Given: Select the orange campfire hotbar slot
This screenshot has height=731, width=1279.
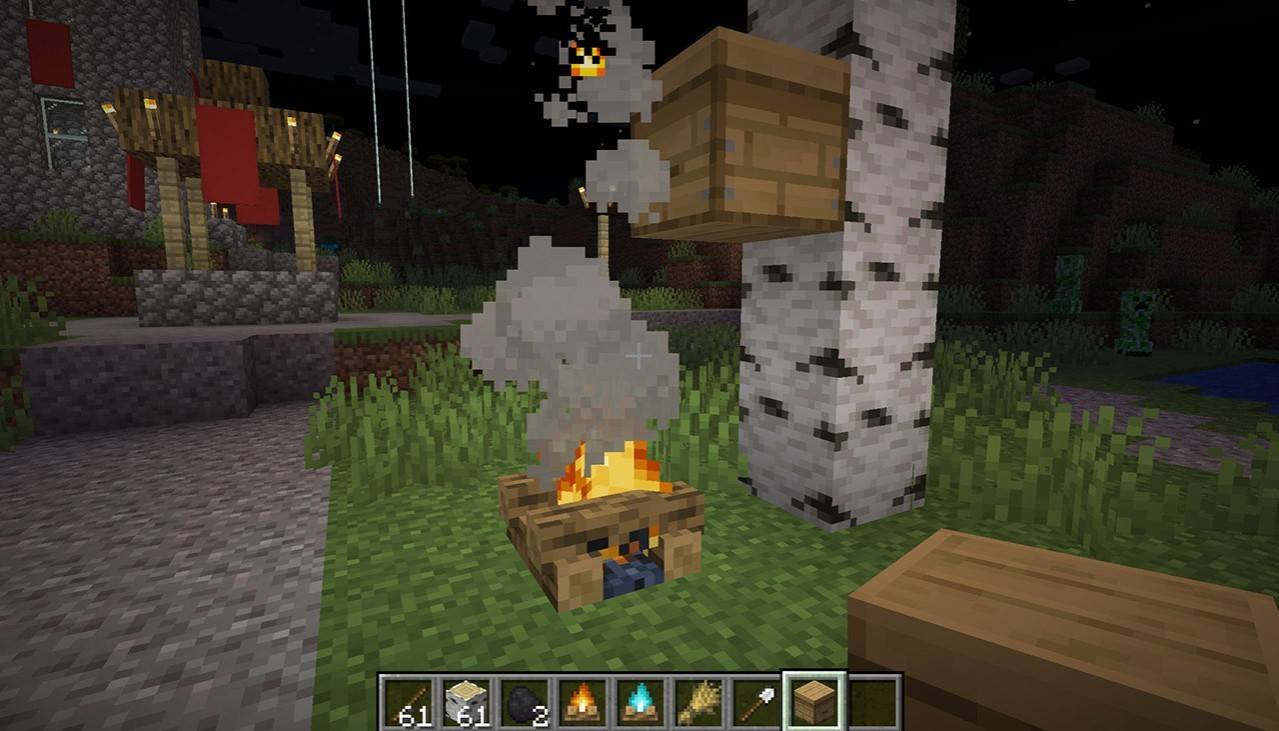Looking at the screenshot, I should point(582,701).
